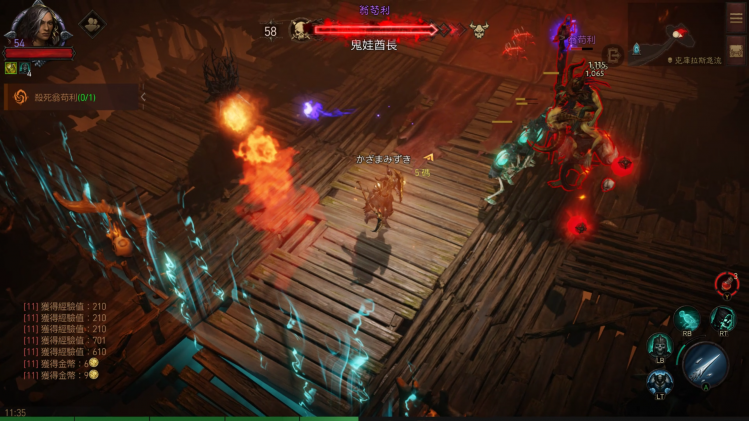Activate the blue armored golem skill
749x421 pixels.
pos(660,382)
